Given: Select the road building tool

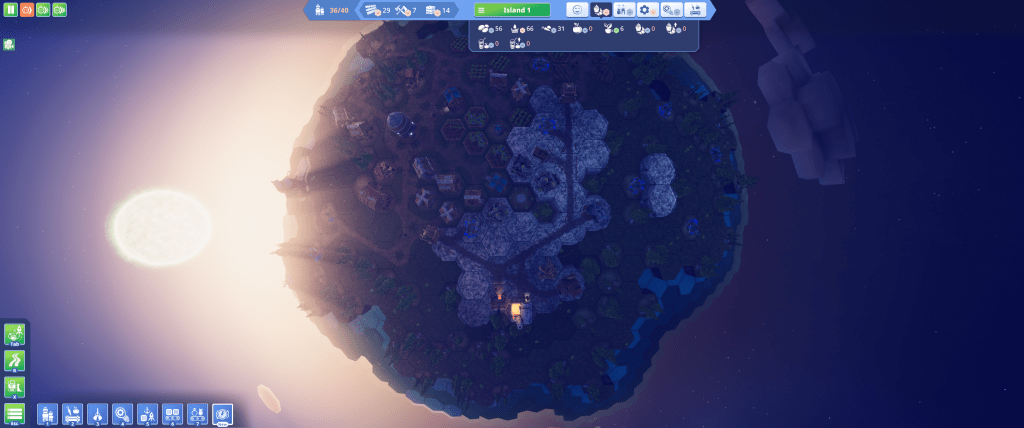Looking at the screenshot, I should 15,361.
